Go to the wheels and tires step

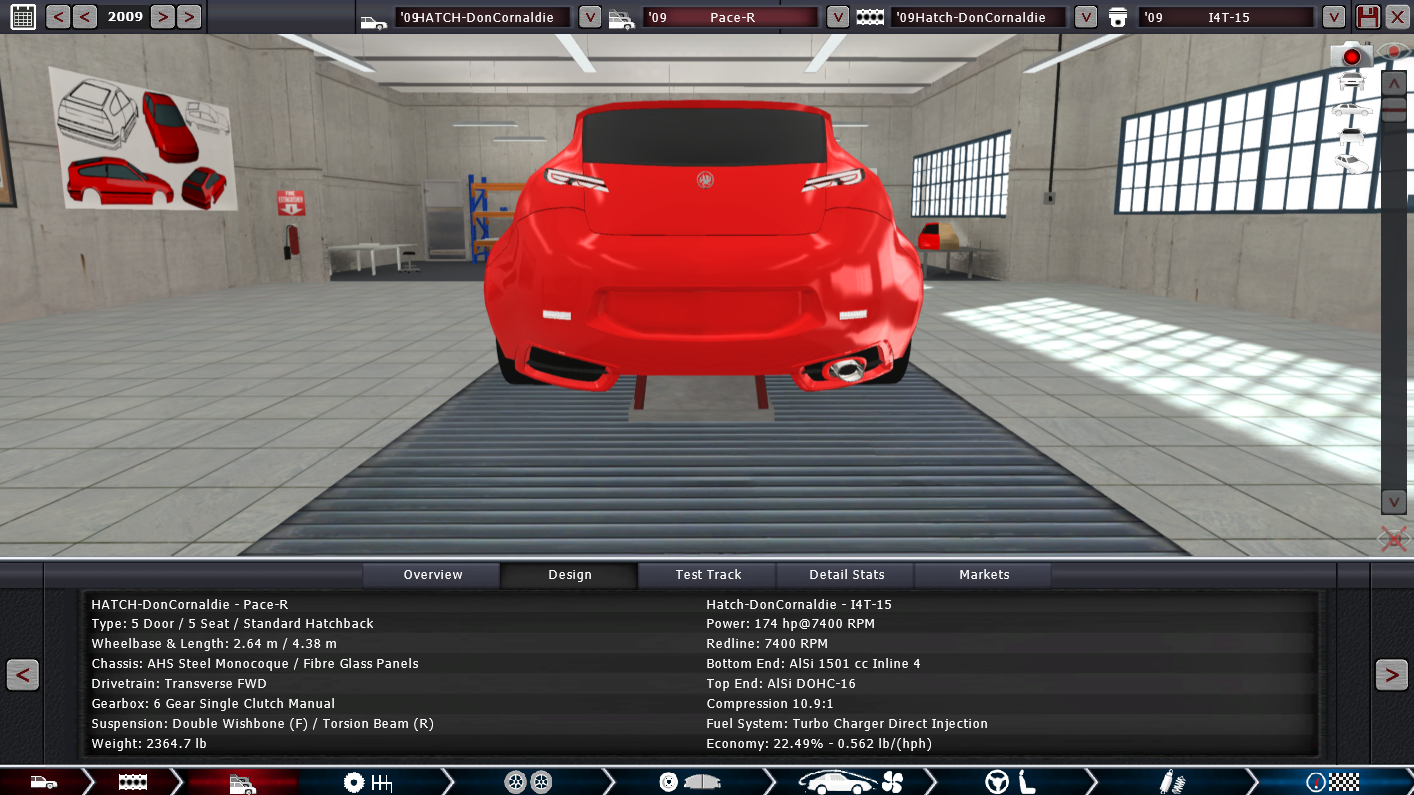[527, 782]
